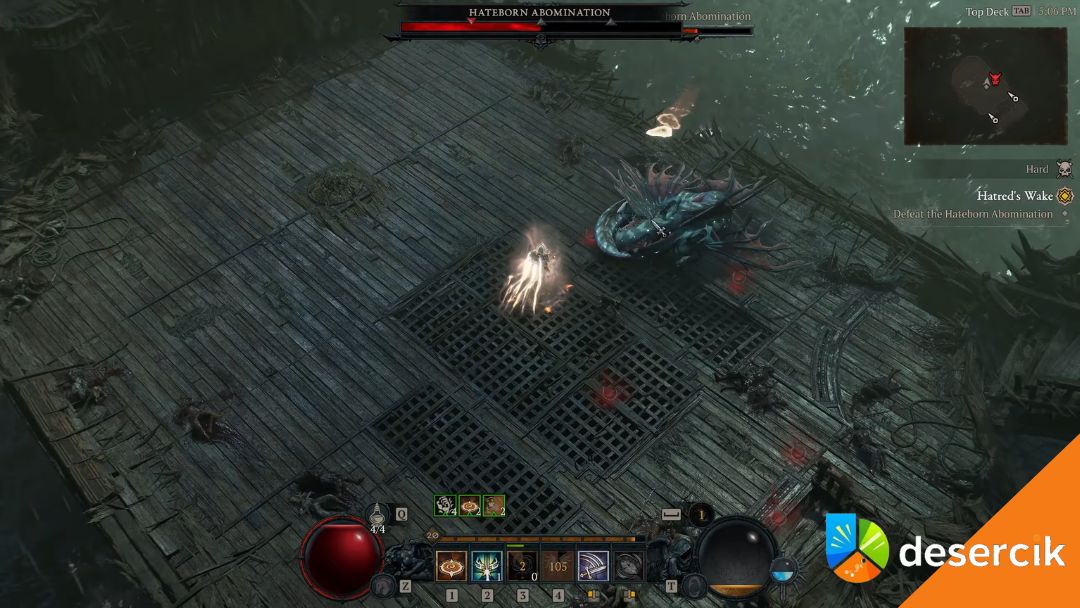Open the minimap of Top Deck

coord(985,86)
